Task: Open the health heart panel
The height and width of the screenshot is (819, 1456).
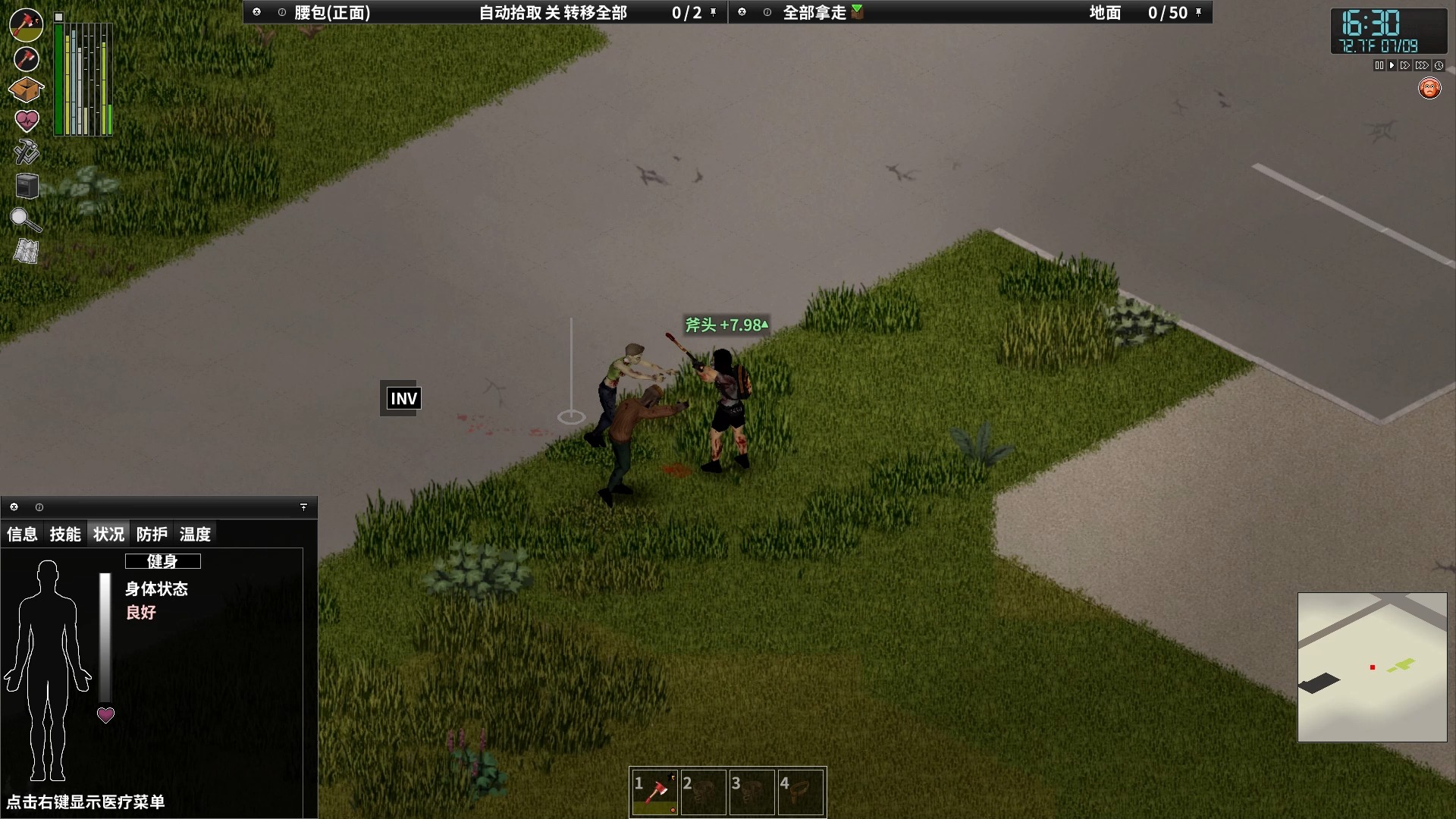Action: [x=26, y=121]
